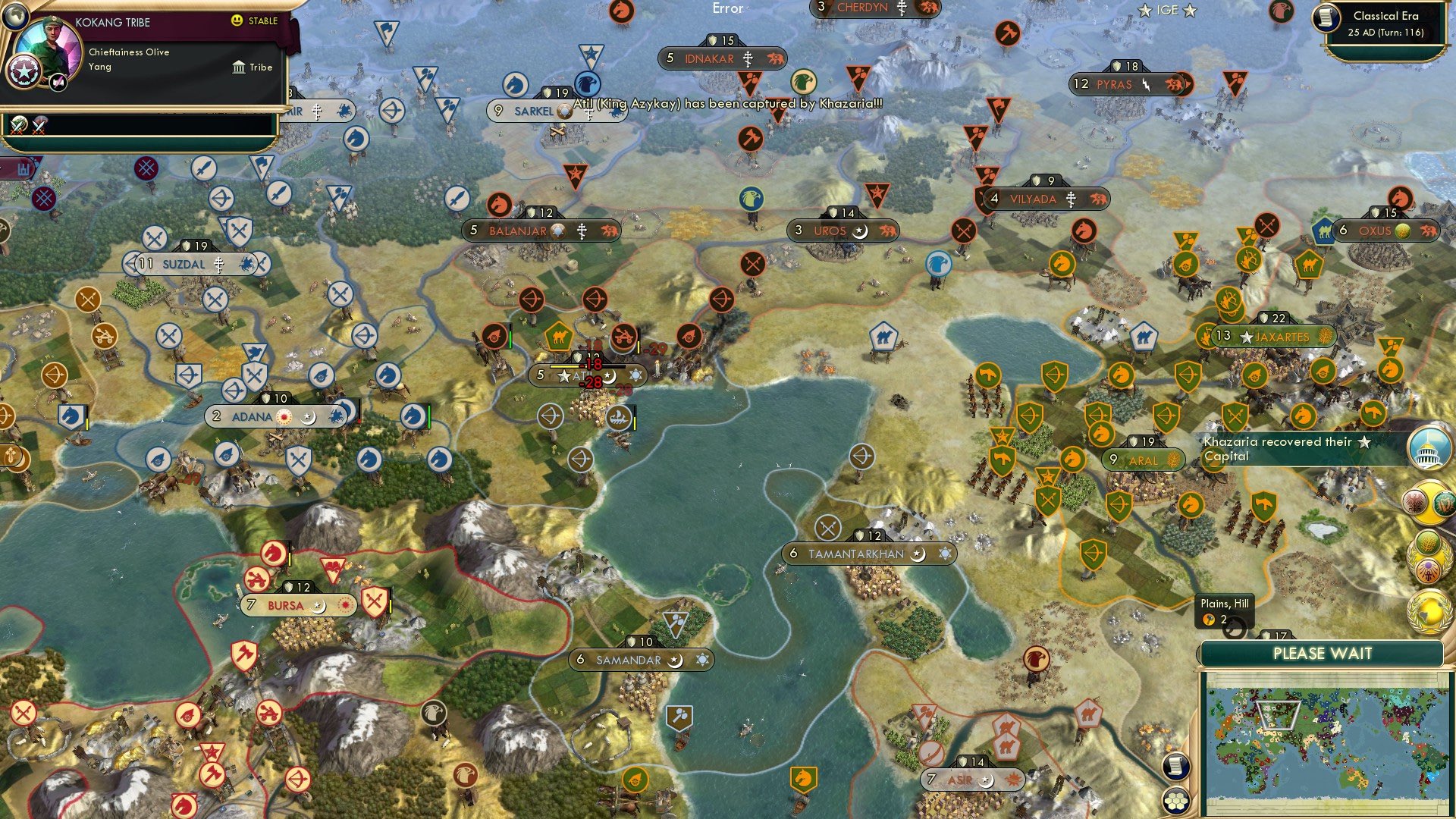Click the harp crest icon on the right sidebar
This screenshot has width=1456, height=819.
tap(1444, 503)
